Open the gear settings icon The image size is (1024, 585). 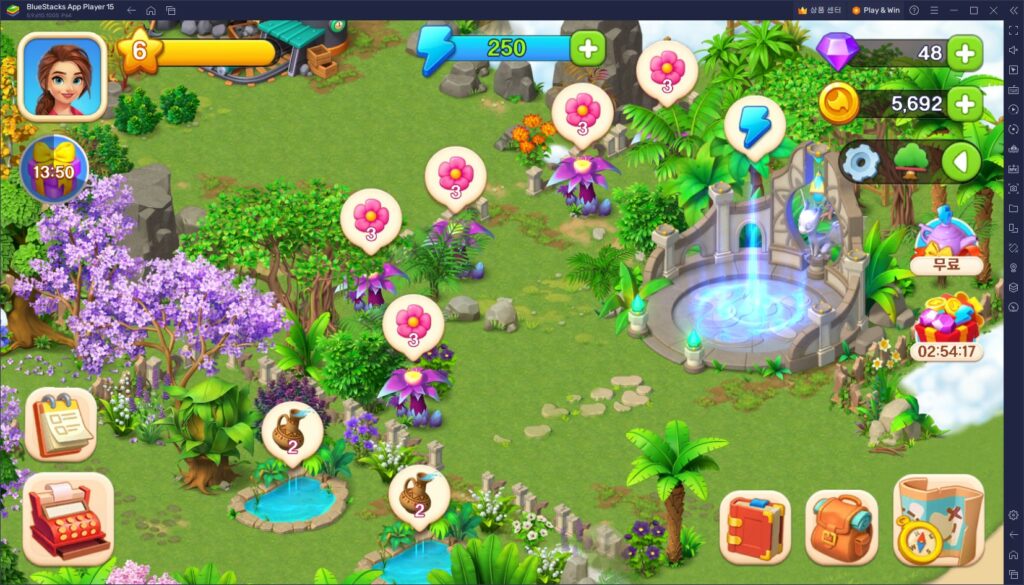859,162
